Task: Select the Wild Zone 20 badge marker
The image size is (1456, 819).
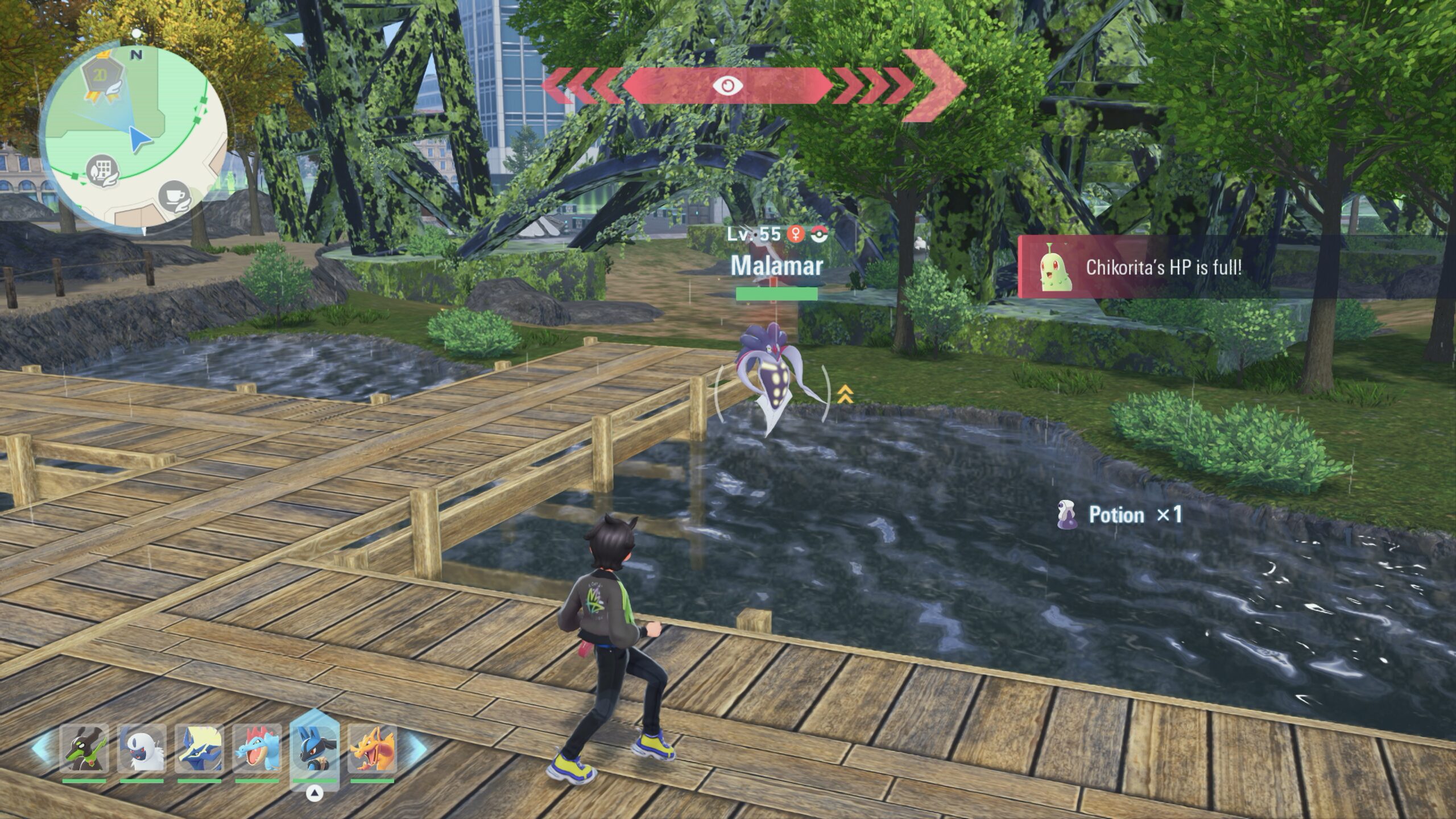Action: click(101, 78)
